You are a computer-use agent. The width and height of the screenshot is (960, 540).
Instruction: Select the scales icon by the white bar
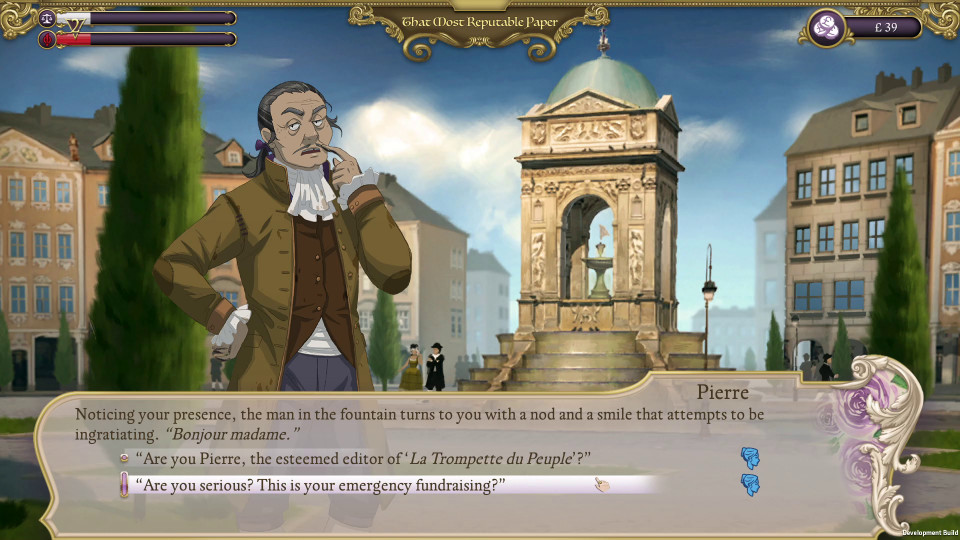(x=47, y=18)
